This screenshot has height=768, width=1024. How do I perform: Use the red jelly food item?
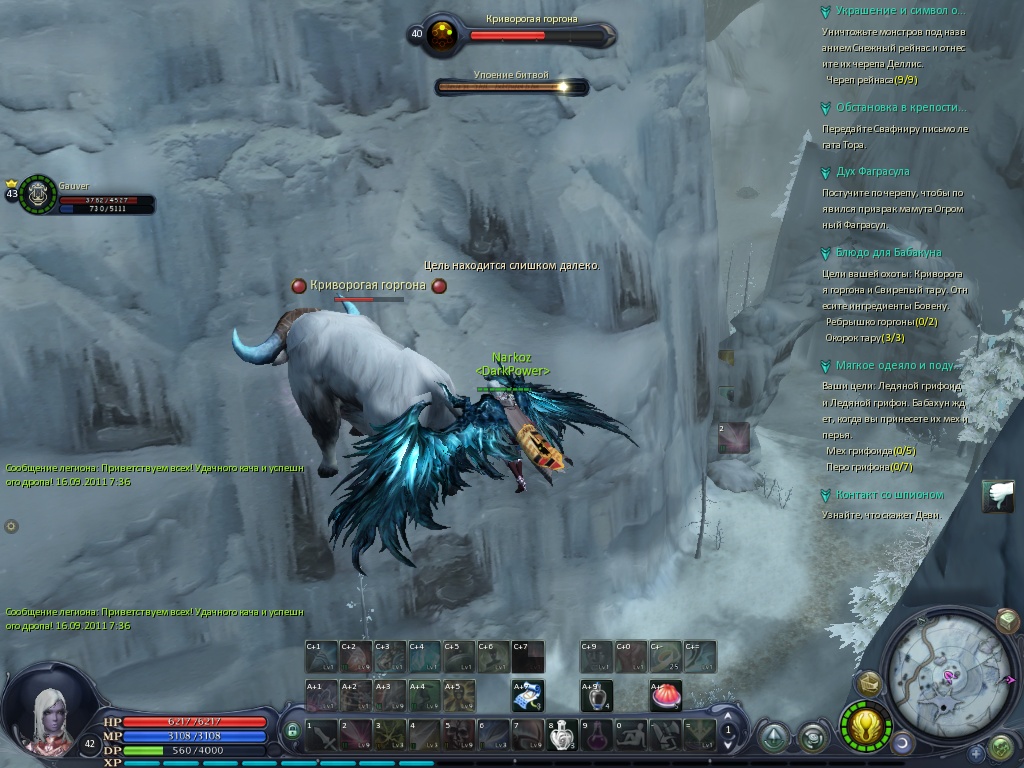(x=664, y=694)
